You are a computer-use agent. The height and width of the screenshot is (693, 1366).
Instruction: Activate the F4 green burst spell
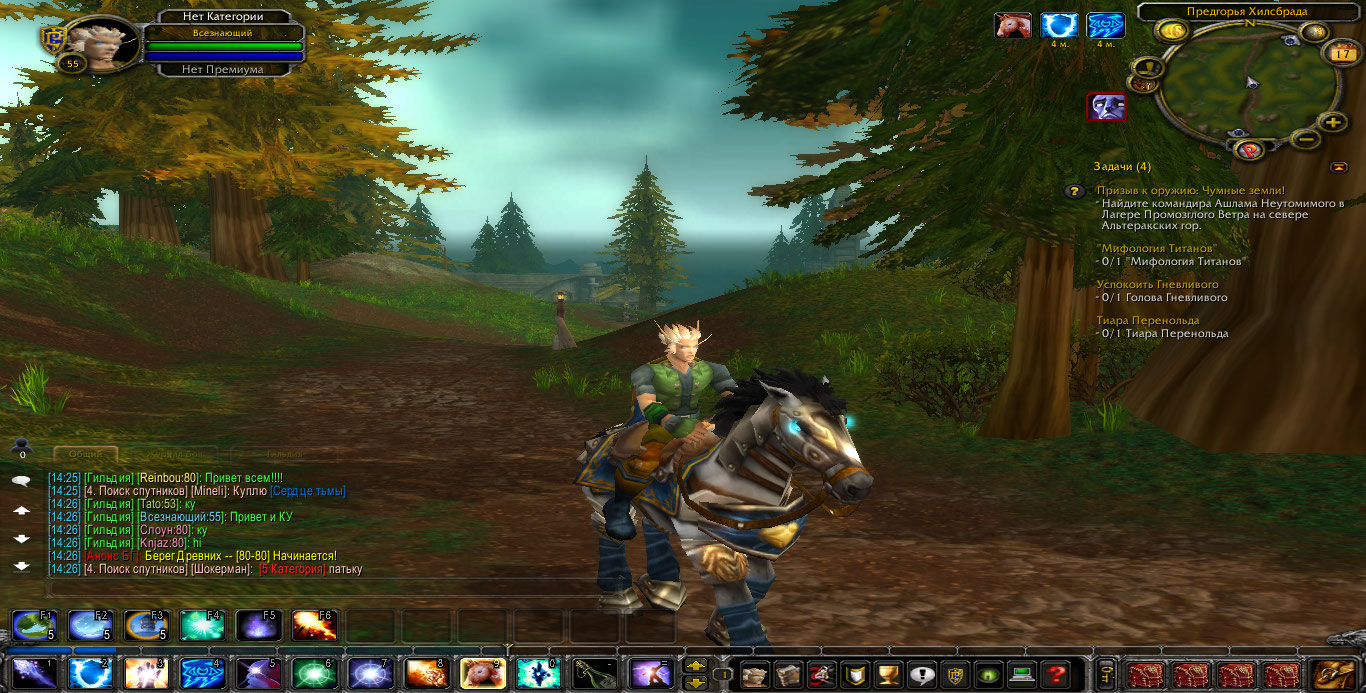click(x=201, y=626)
